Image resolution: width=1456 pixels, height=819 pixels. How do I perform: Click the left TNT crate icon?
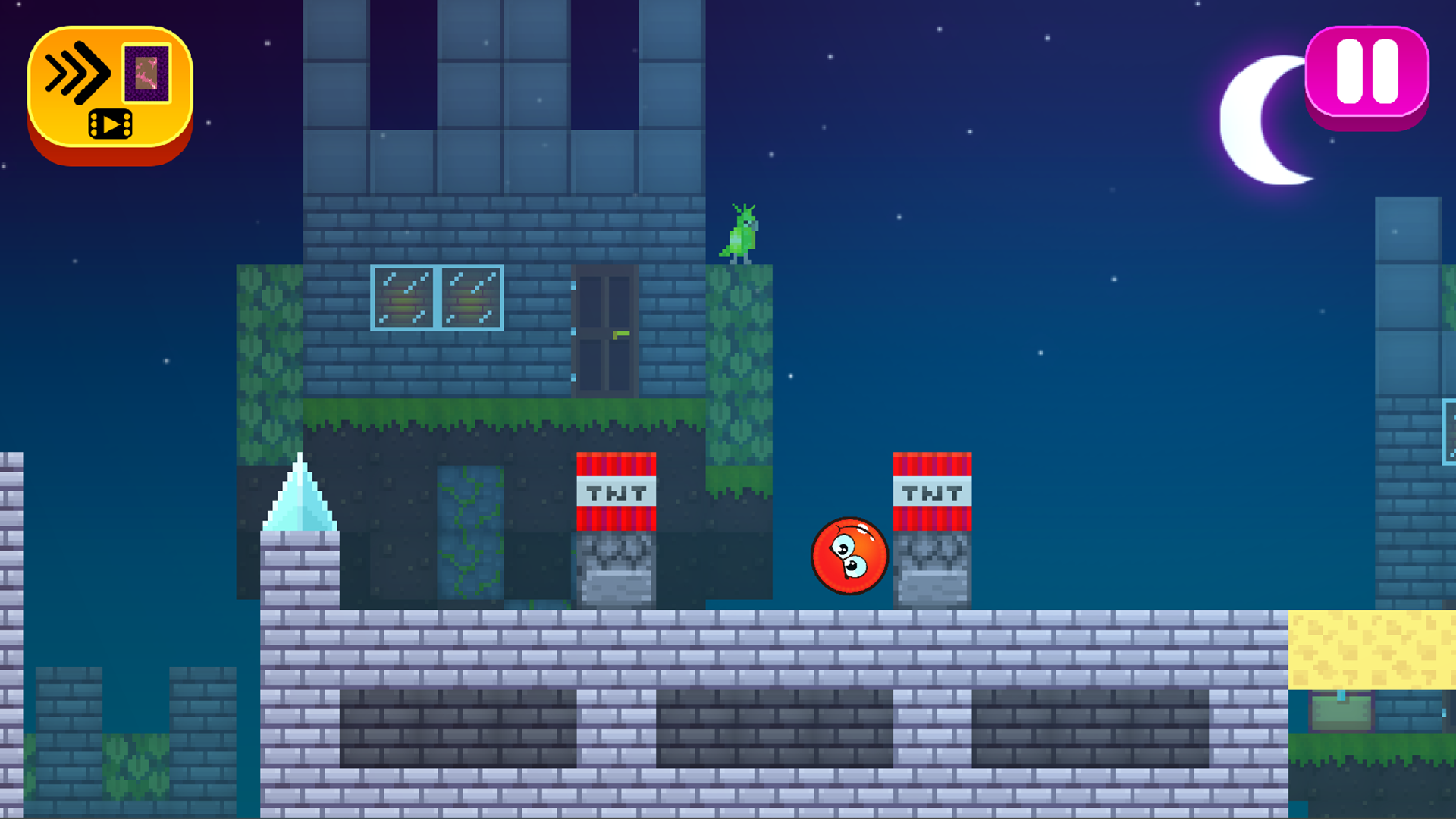click(x=616, y=489)
